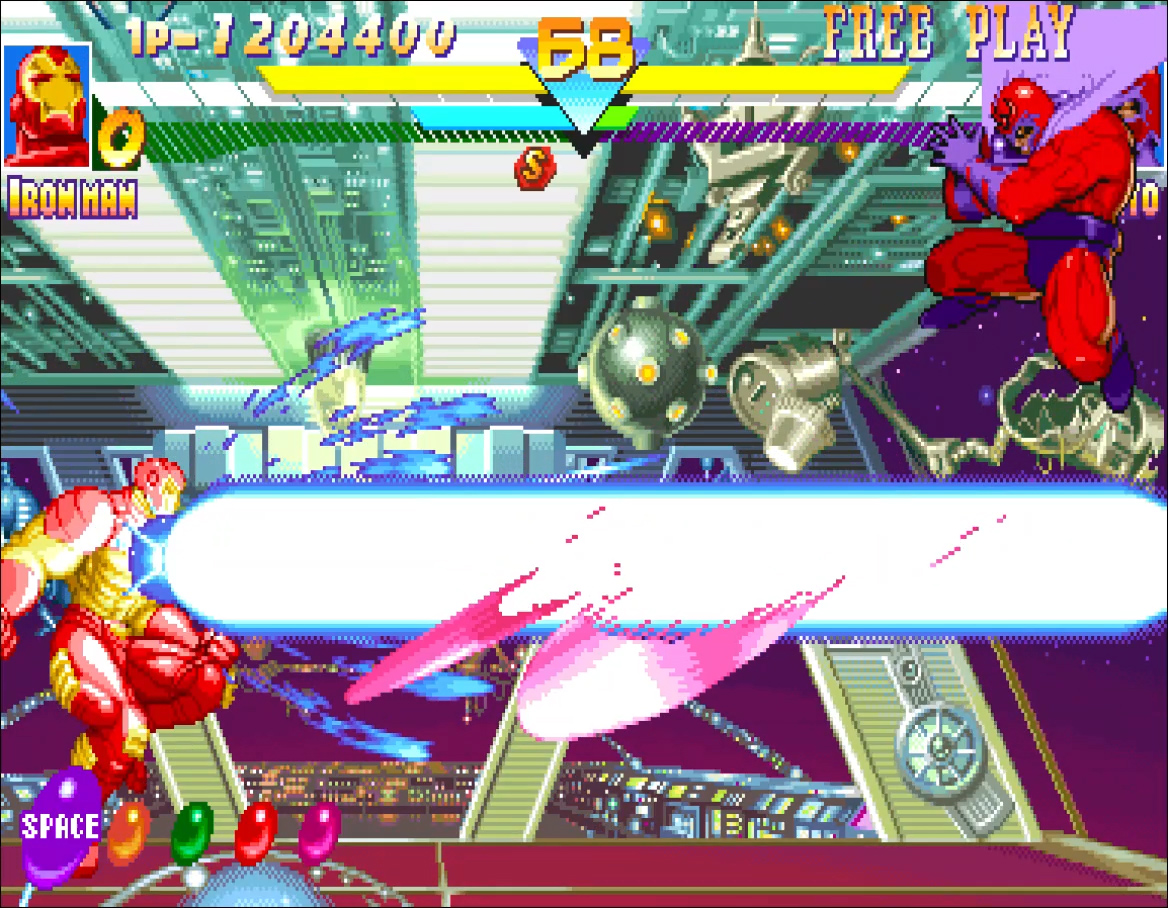The image size is (1168, 908).
Task: Choose the orange infinity gem
Action: click(x=129, y=830)
